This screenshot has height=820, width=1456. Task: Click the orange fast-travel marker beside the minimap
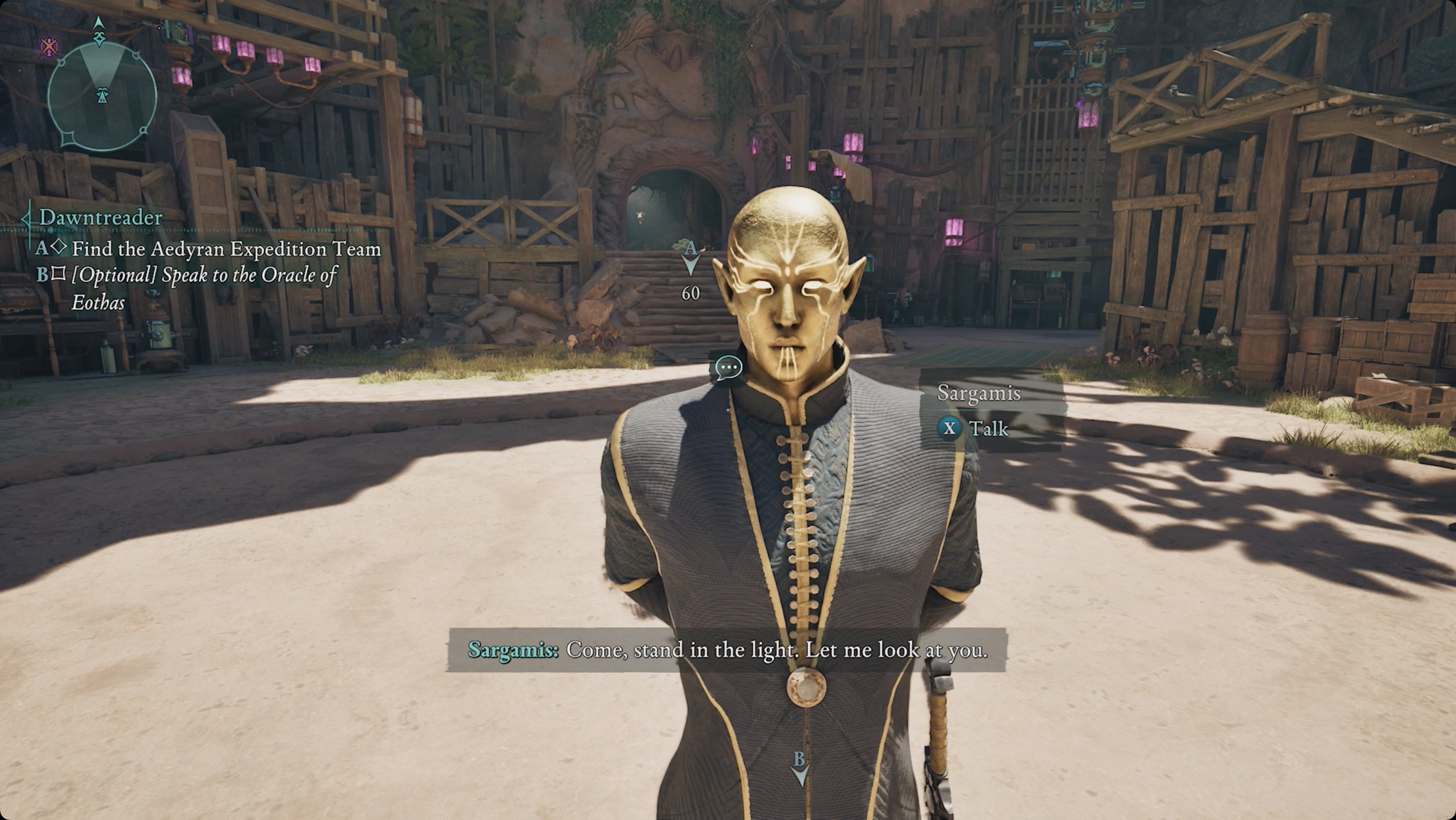[50, 48]
